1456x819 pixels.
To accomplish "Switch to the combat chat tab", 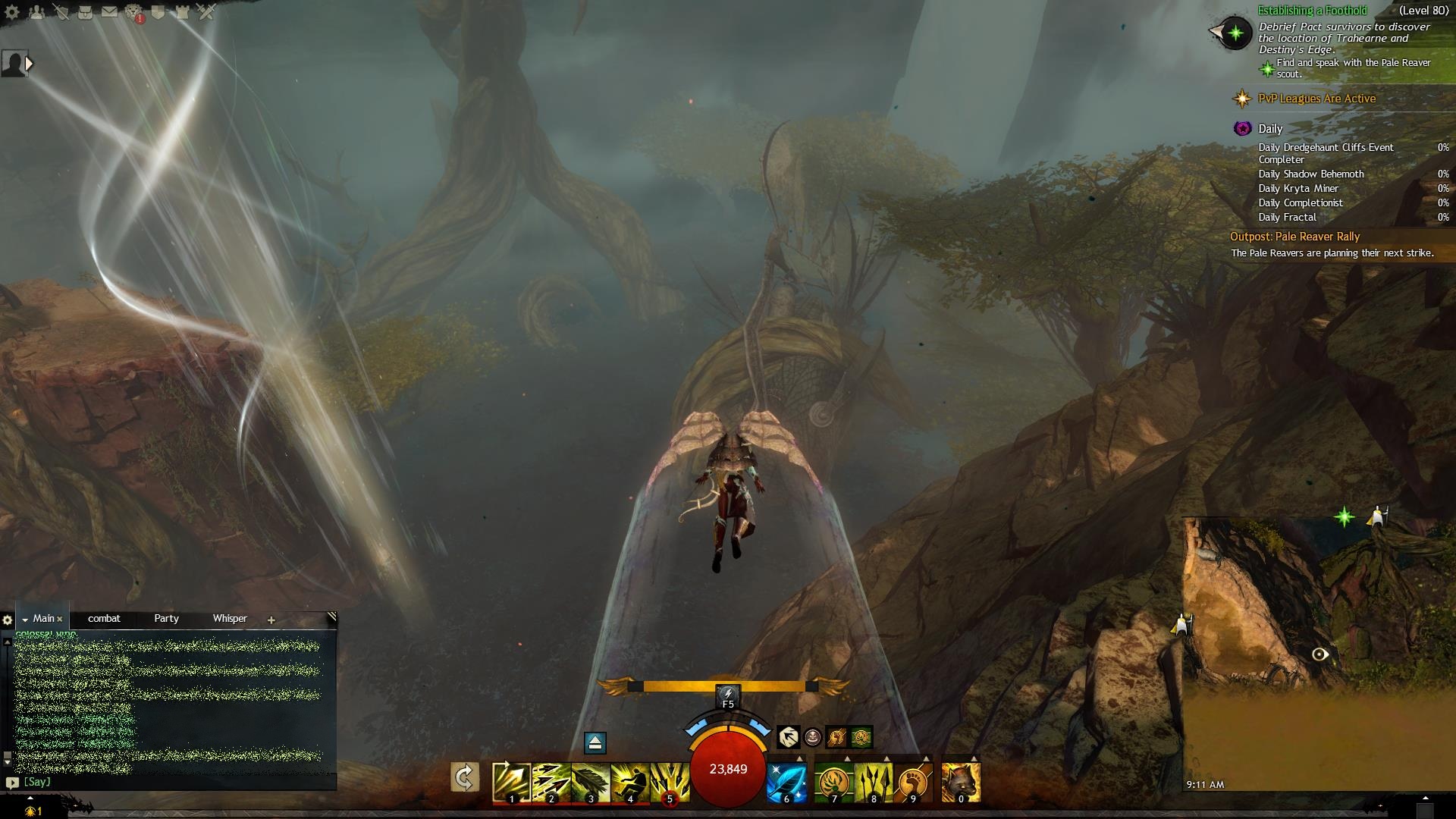I will pyautogui.click(x=104, y=619).
